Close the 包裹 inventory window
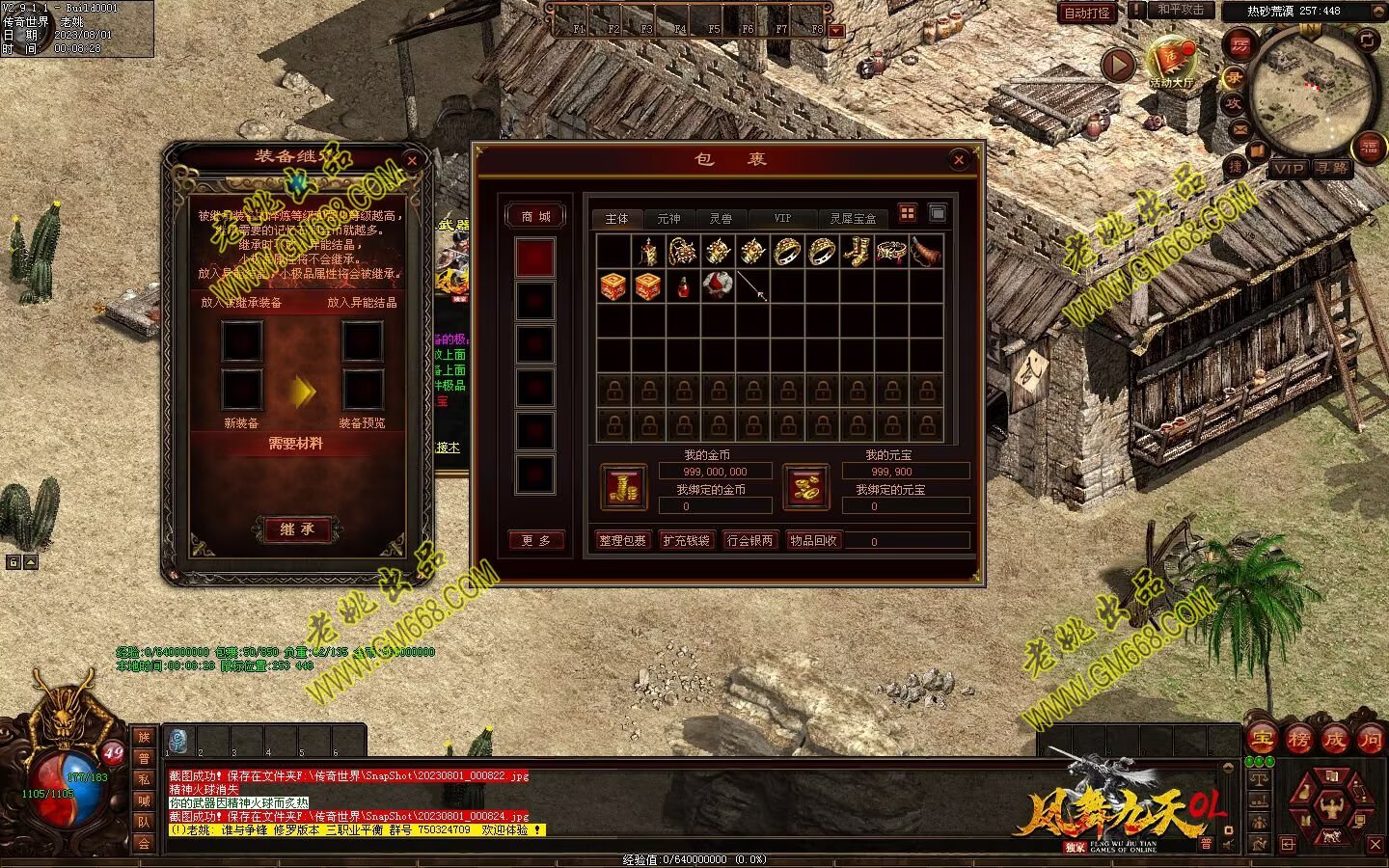Image resolution: width=1389 pixels, height=868 pixels. 958,160
